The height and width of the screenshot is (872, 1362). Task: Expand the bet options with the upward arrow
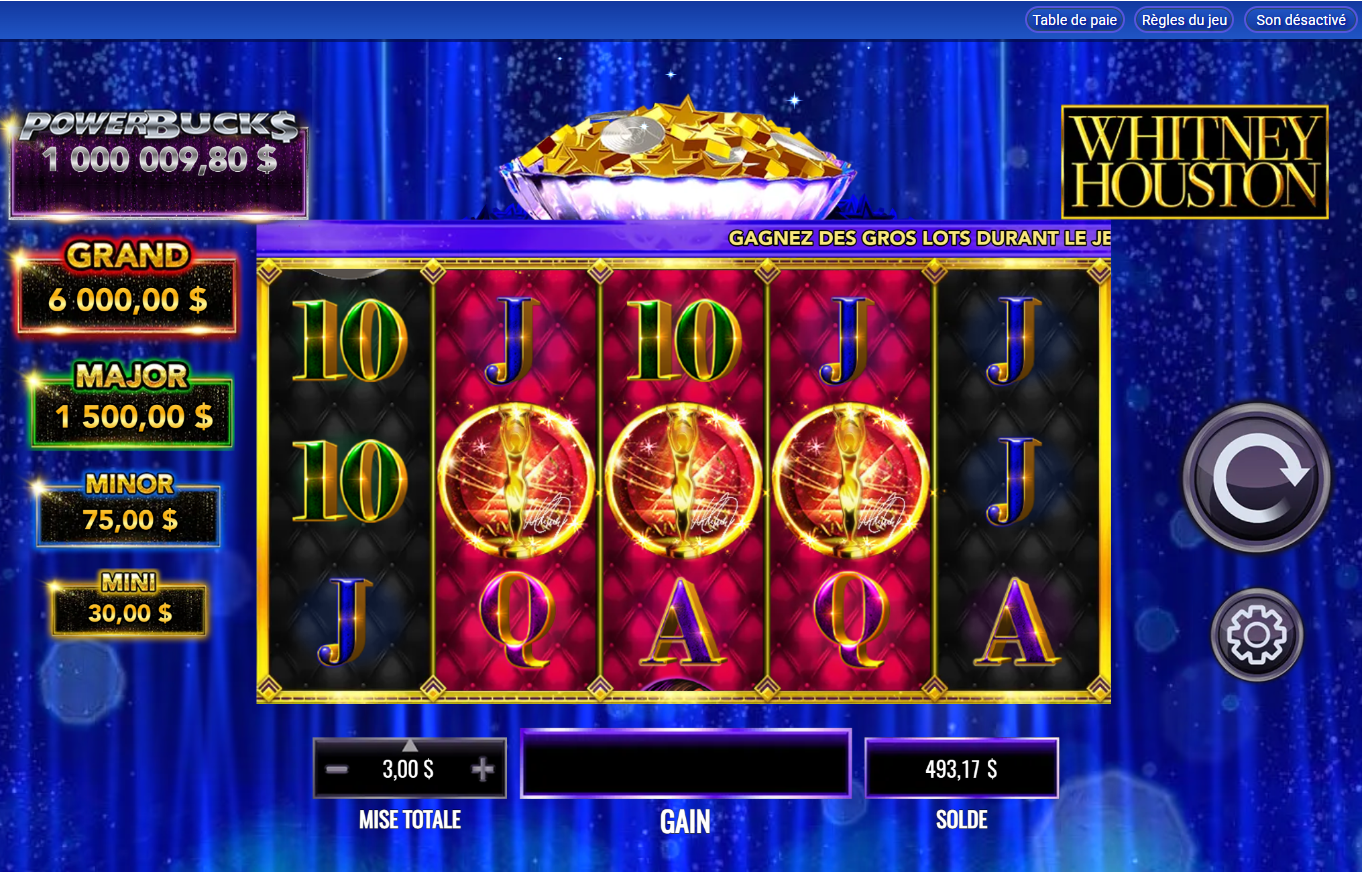(410, 744)
